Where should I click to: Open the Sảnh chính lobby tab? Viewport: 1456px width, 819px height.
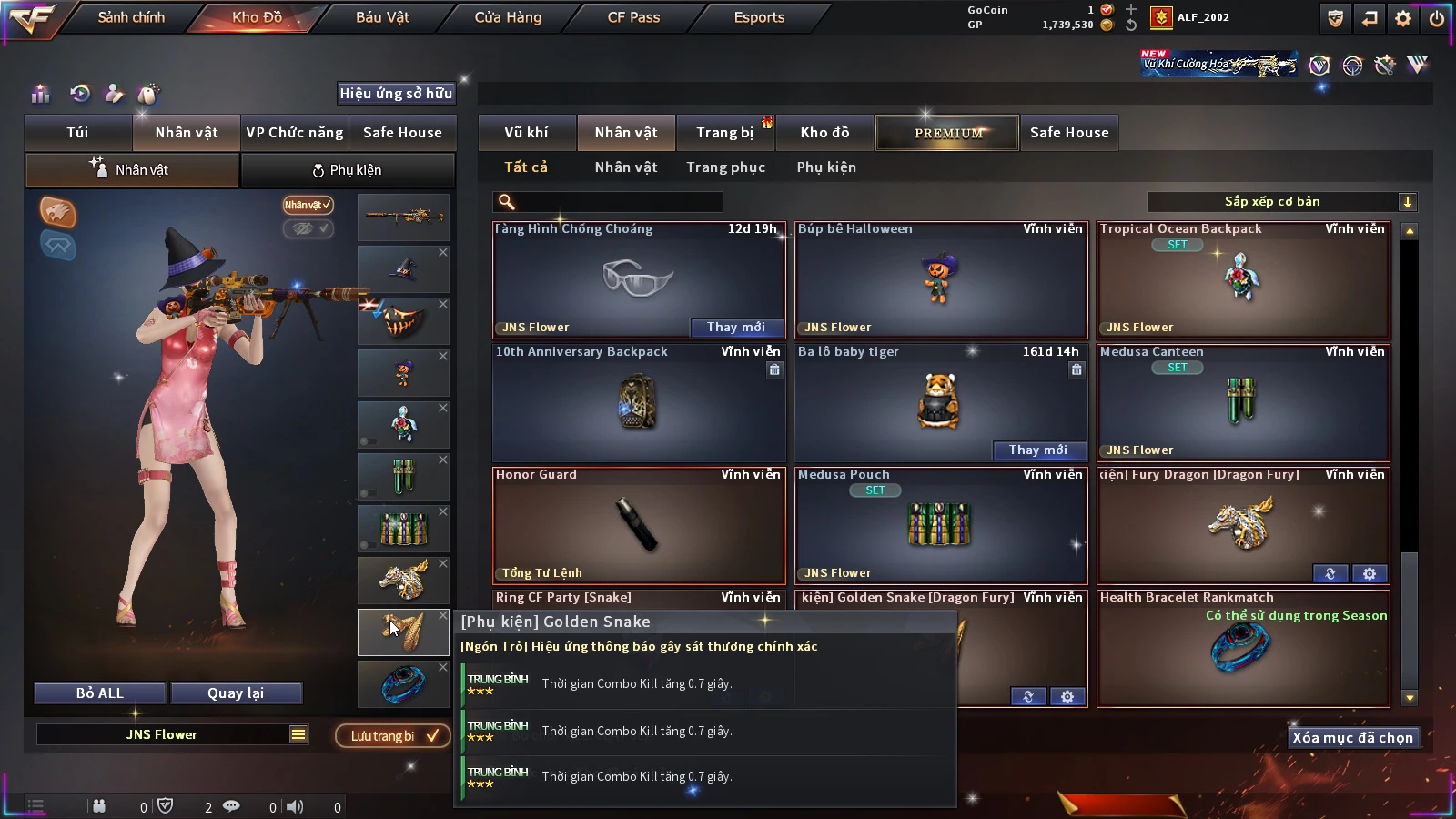pyautogui.click(x=131, y=17)
